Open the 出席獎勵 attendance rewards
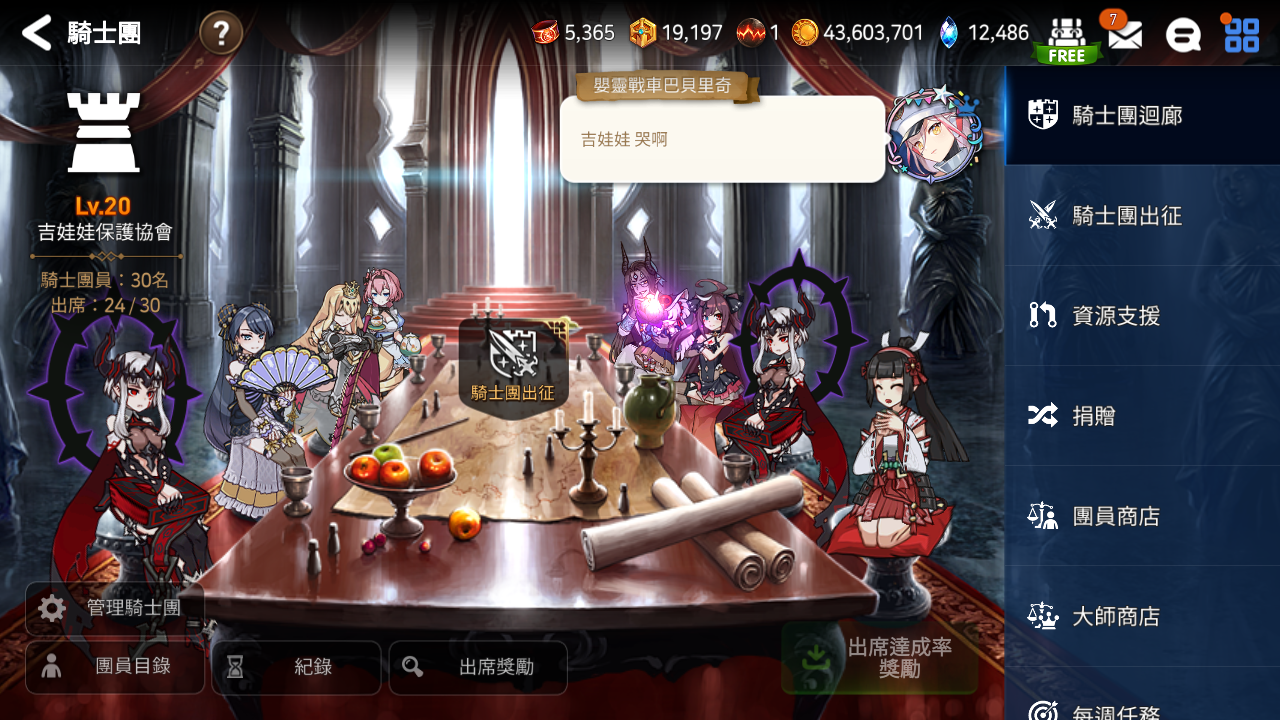Viewport: 1280px width, 720px height. coord(478,668)
